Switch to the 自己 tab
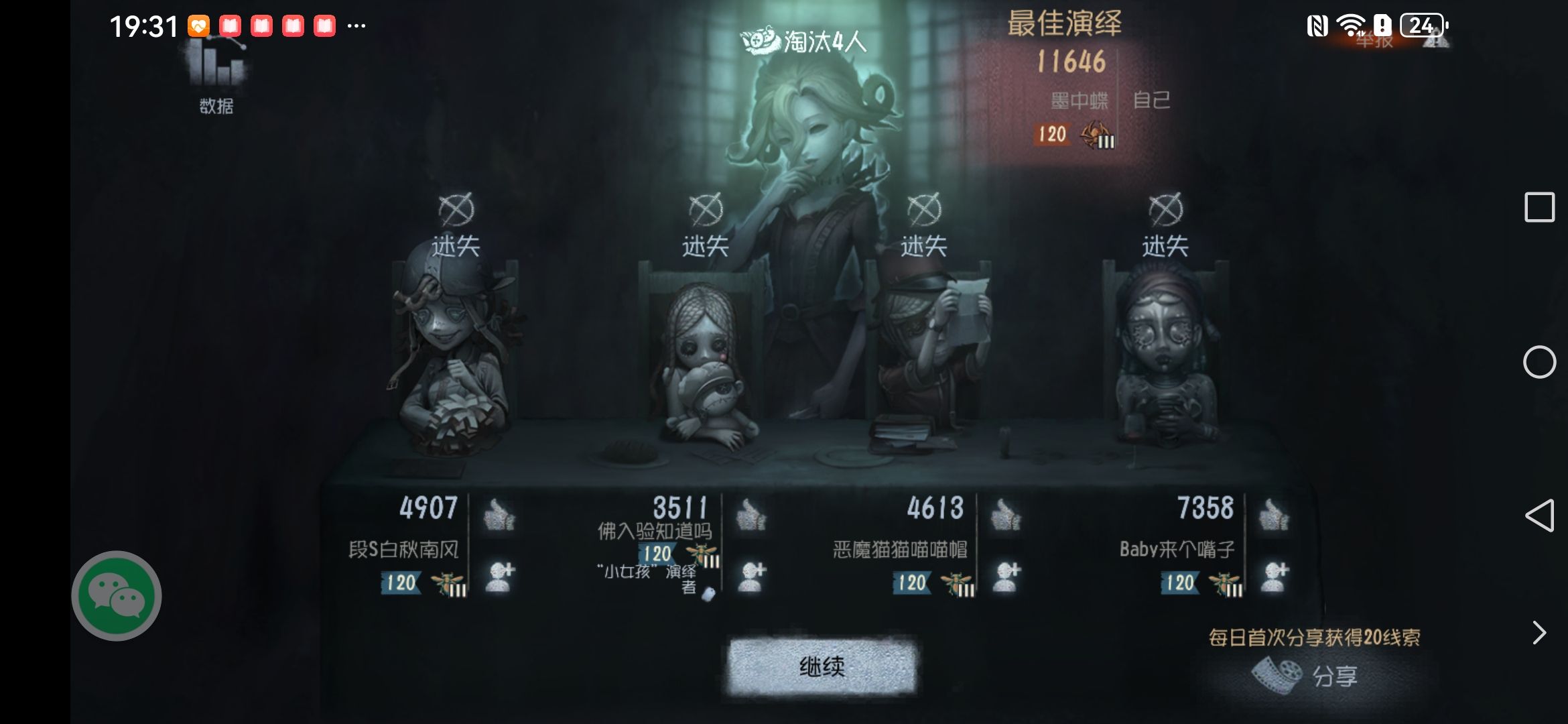 coord(1153,99)
